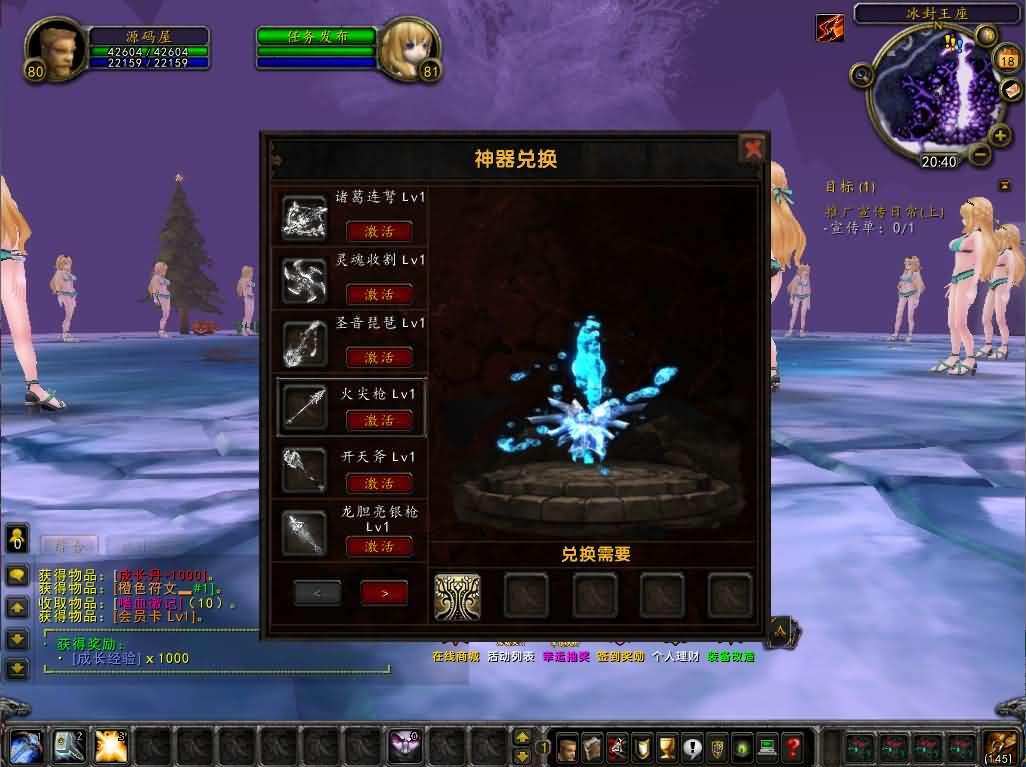1026x767 pixels.
Task: Use the hammer ability in action slot 2
Action: coord(68,746)
